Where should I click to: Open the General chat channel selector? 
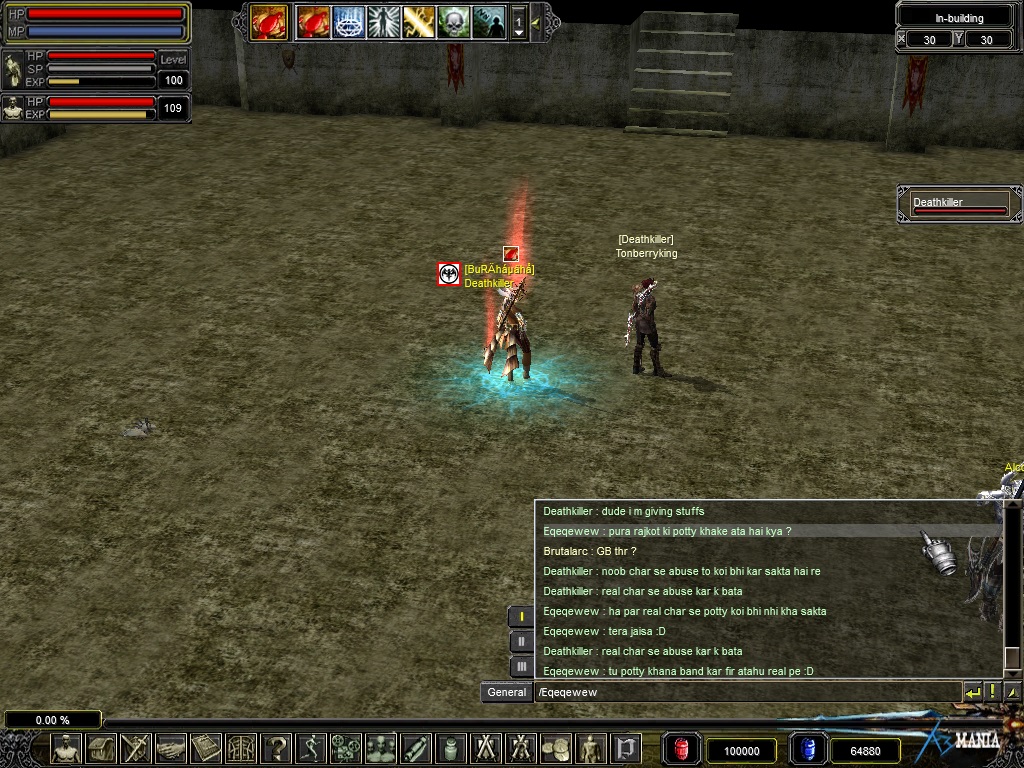[x=506, y=692]
